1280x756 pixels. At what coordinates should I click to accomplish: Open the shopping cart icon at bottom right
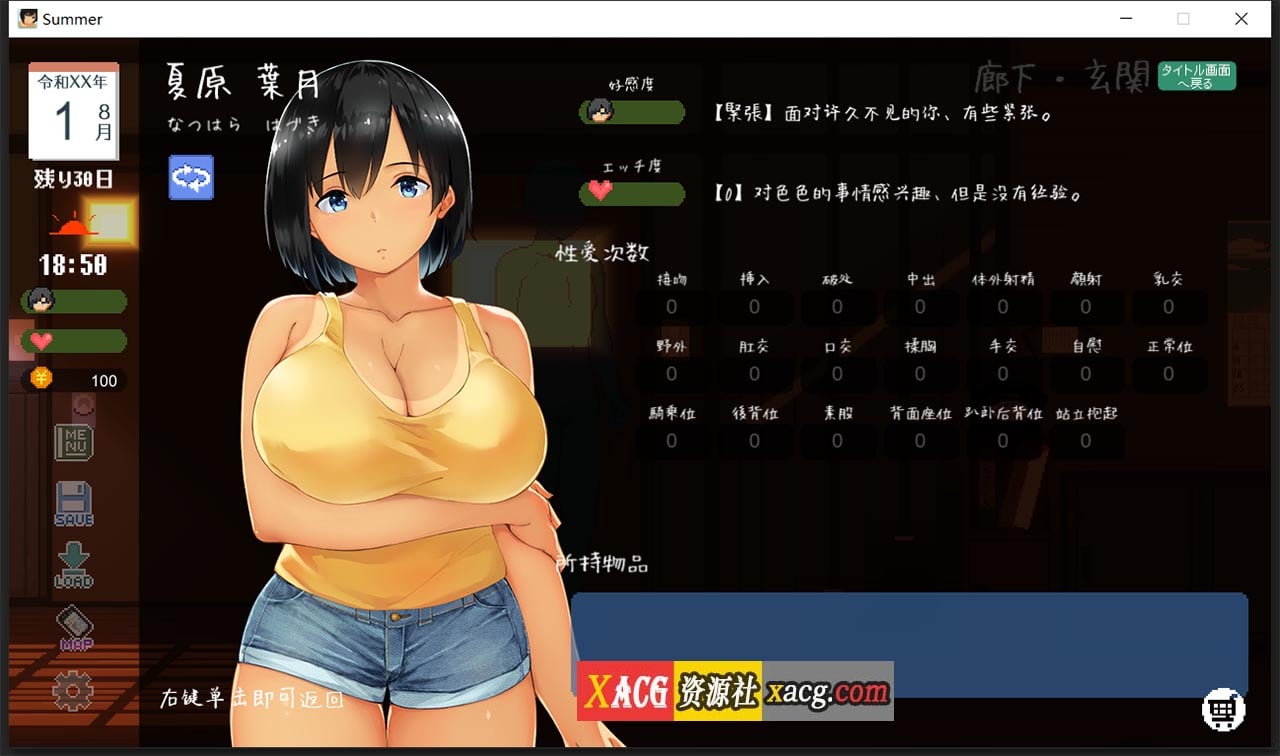(x=1222, y=710)
